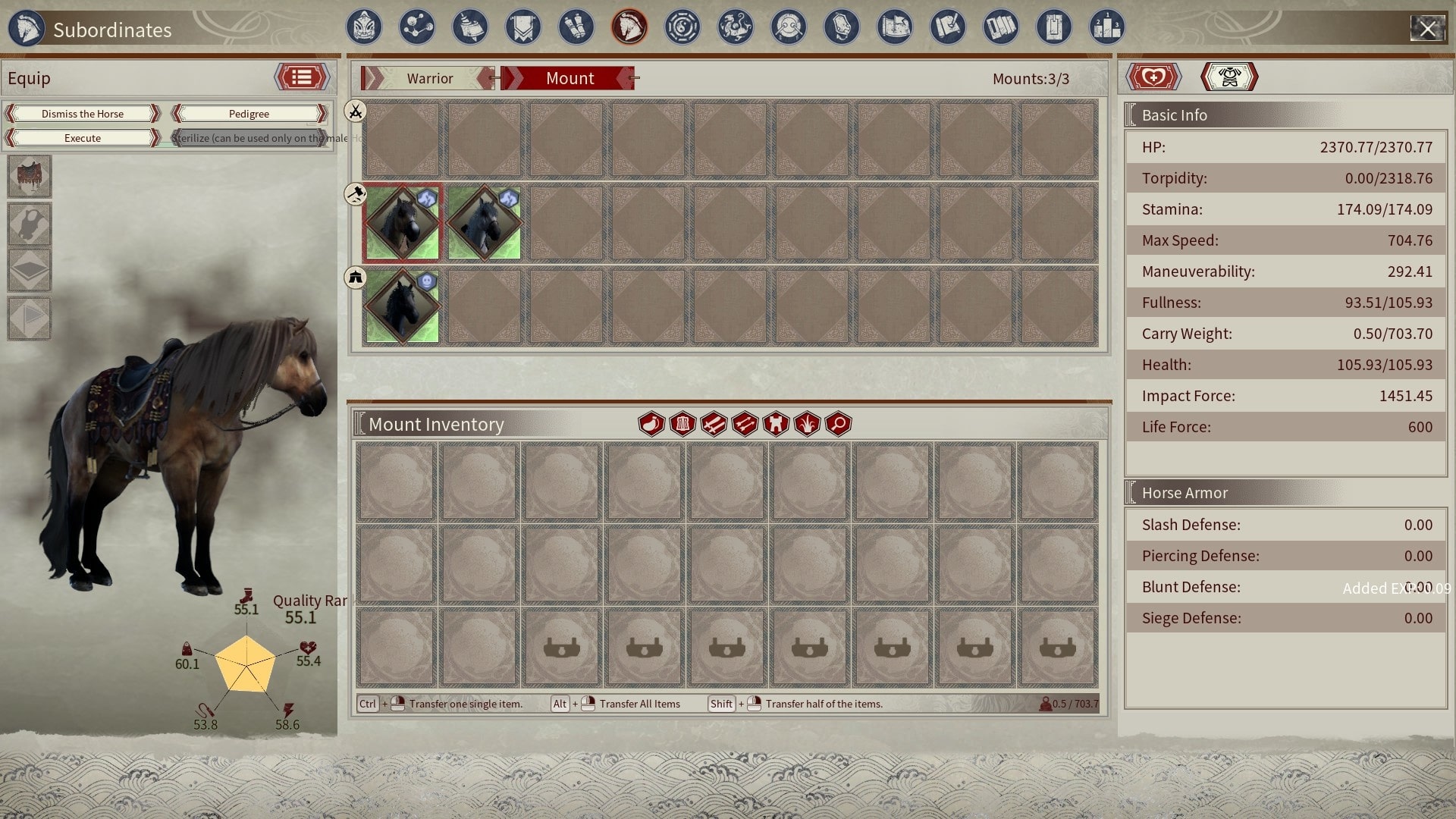1456x819 pixels.
Task: Choose the Execute button
Action: point(83,138)
